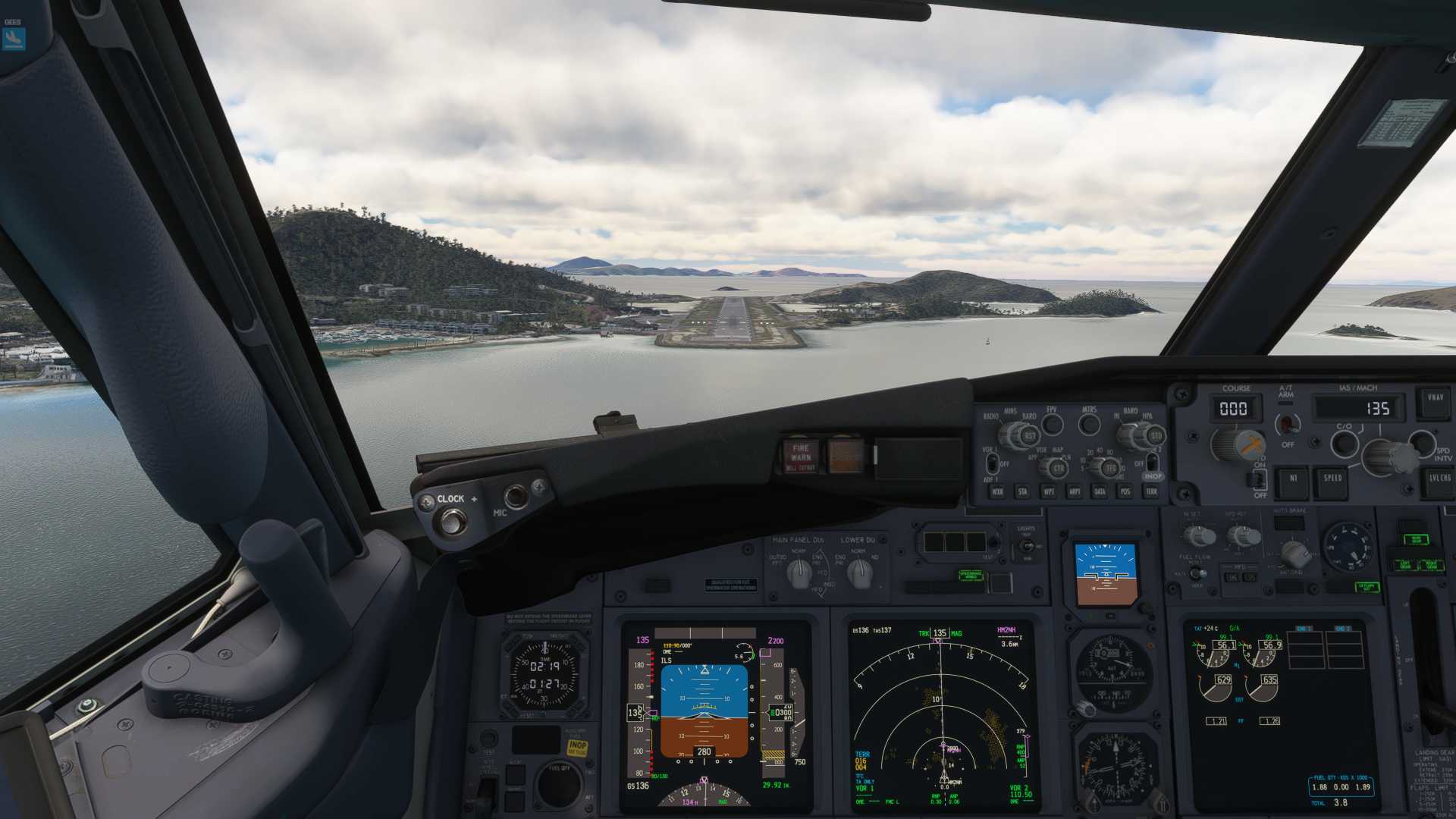Click the C/O changeover button
Image resolution: width=1456 pixels, height=819 pixels.
1344,443
